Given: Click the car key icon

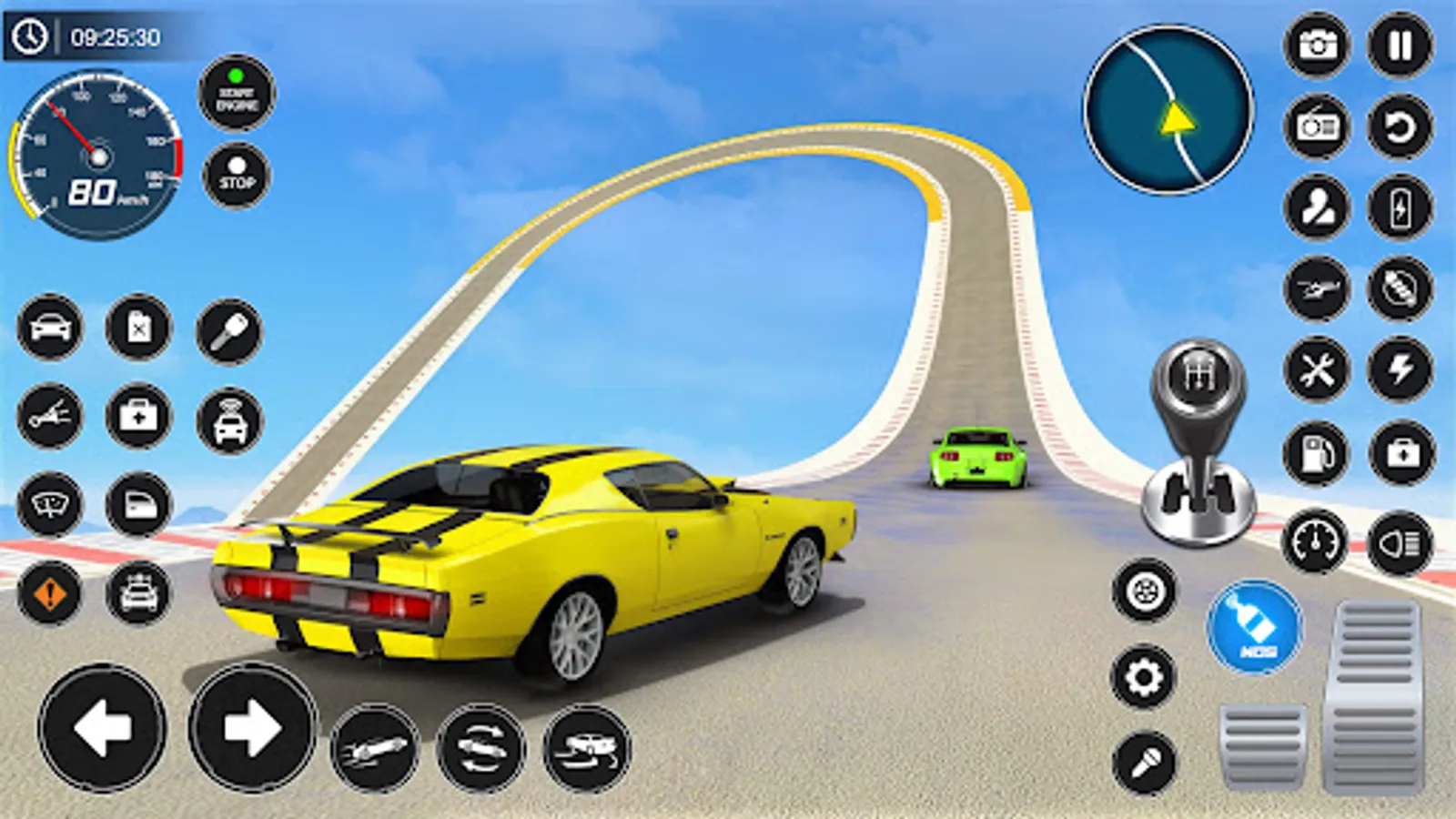Looking at the screenshot, I should 229,330.
